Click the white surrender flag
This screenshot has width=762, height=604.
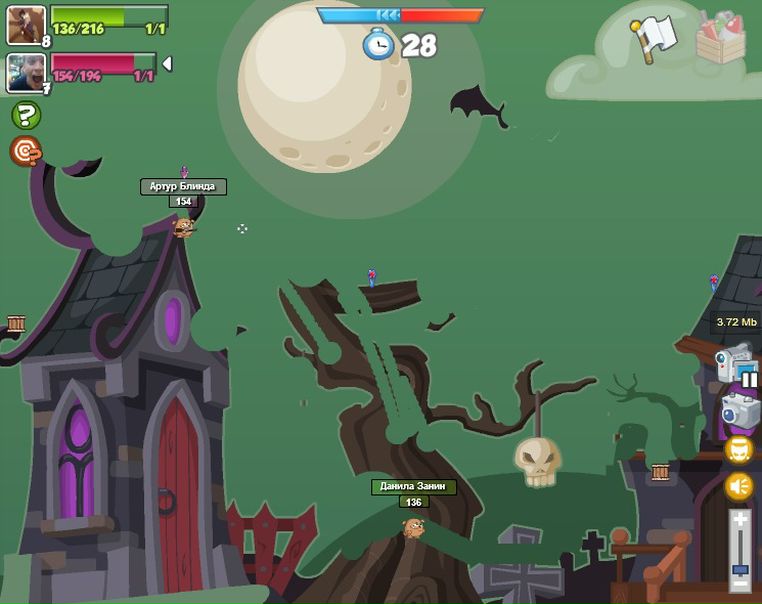click(x=654, y=38)
